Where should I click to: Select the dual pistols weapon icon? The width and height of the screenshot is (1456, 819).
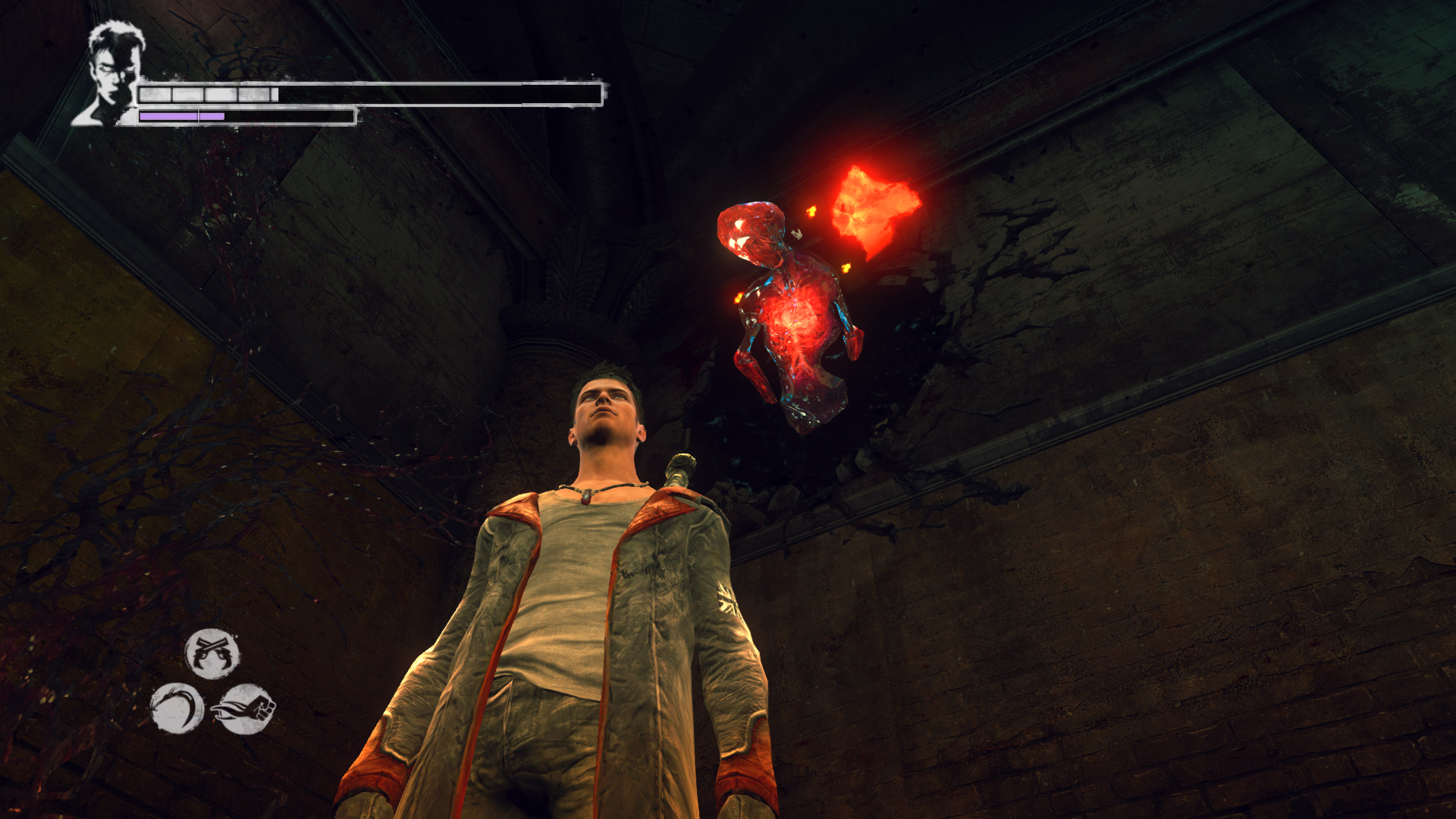tap(212, 653)
